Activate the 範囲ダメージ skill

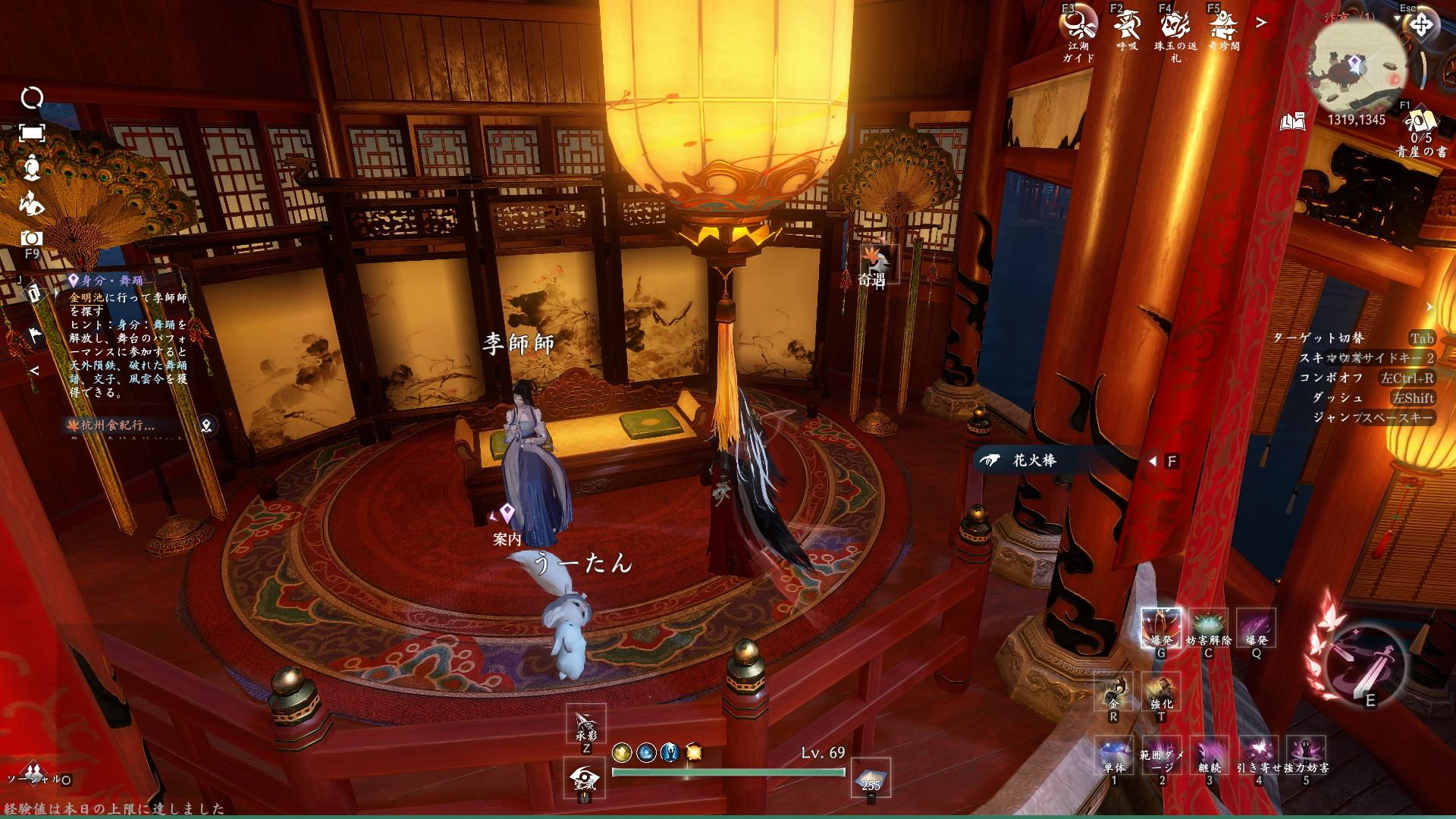tap(1161, 753)
